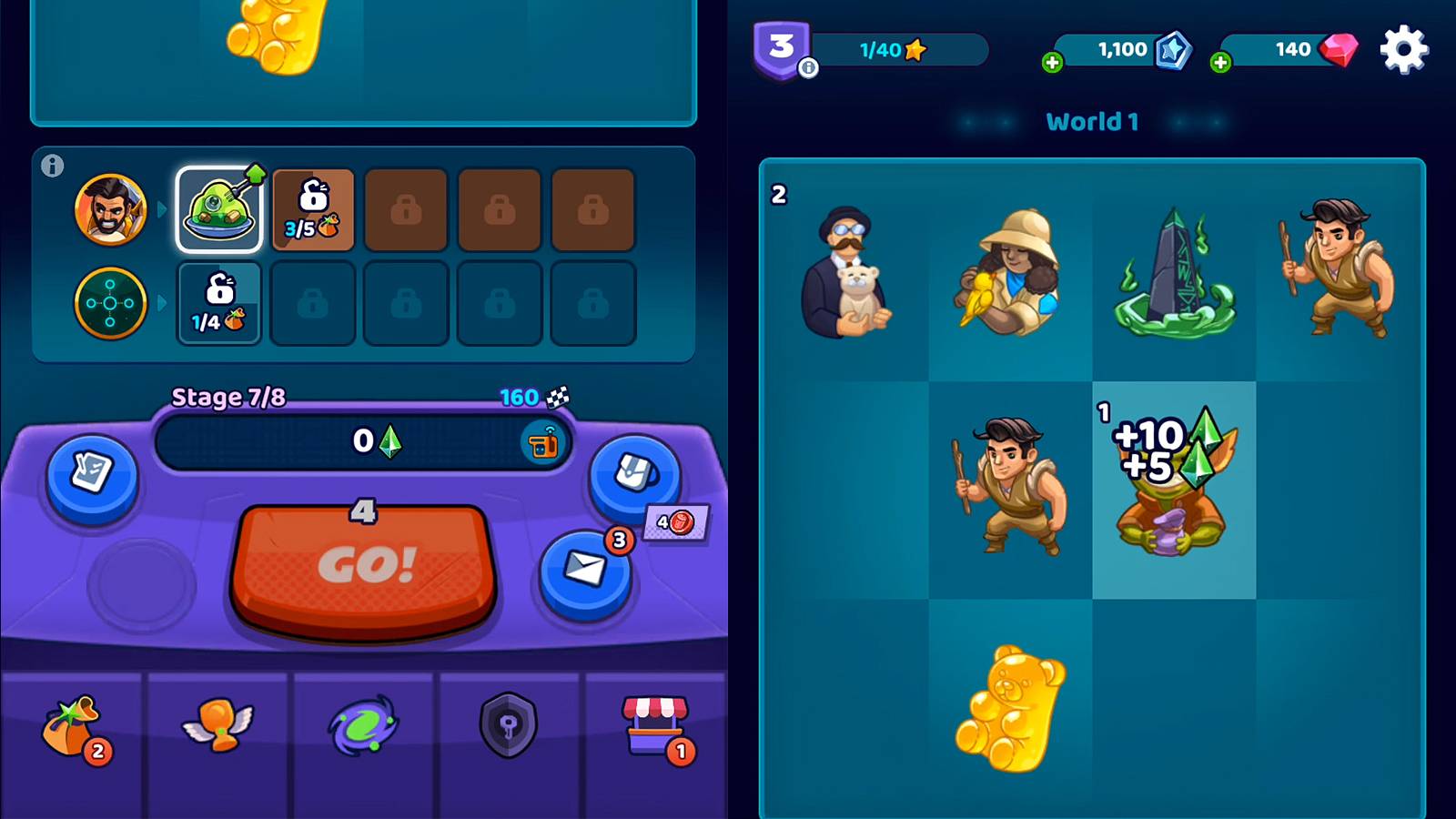Click the key shield icon
Image resolution: width=1456 pixels, height=819 pixels.
tap(508, 723)
